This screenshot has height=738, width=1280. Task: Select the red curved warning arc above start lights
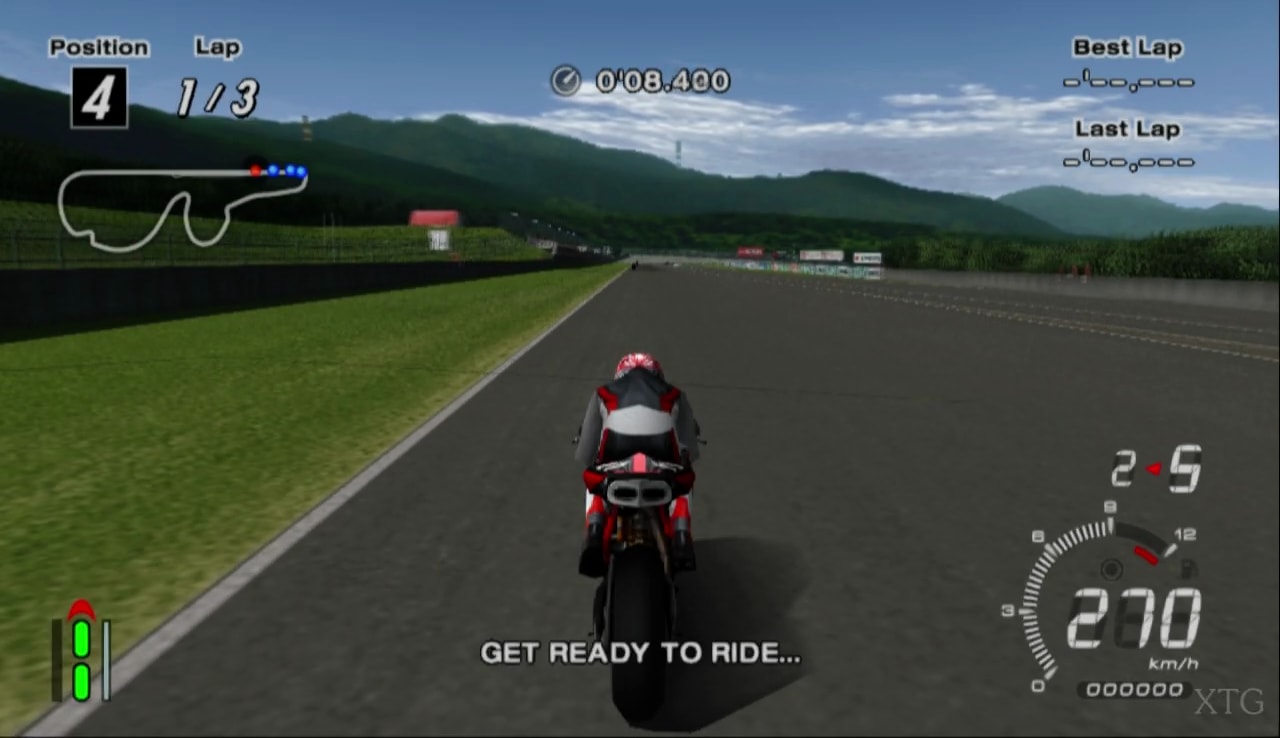pyautogui.click(x=81, y=607)
